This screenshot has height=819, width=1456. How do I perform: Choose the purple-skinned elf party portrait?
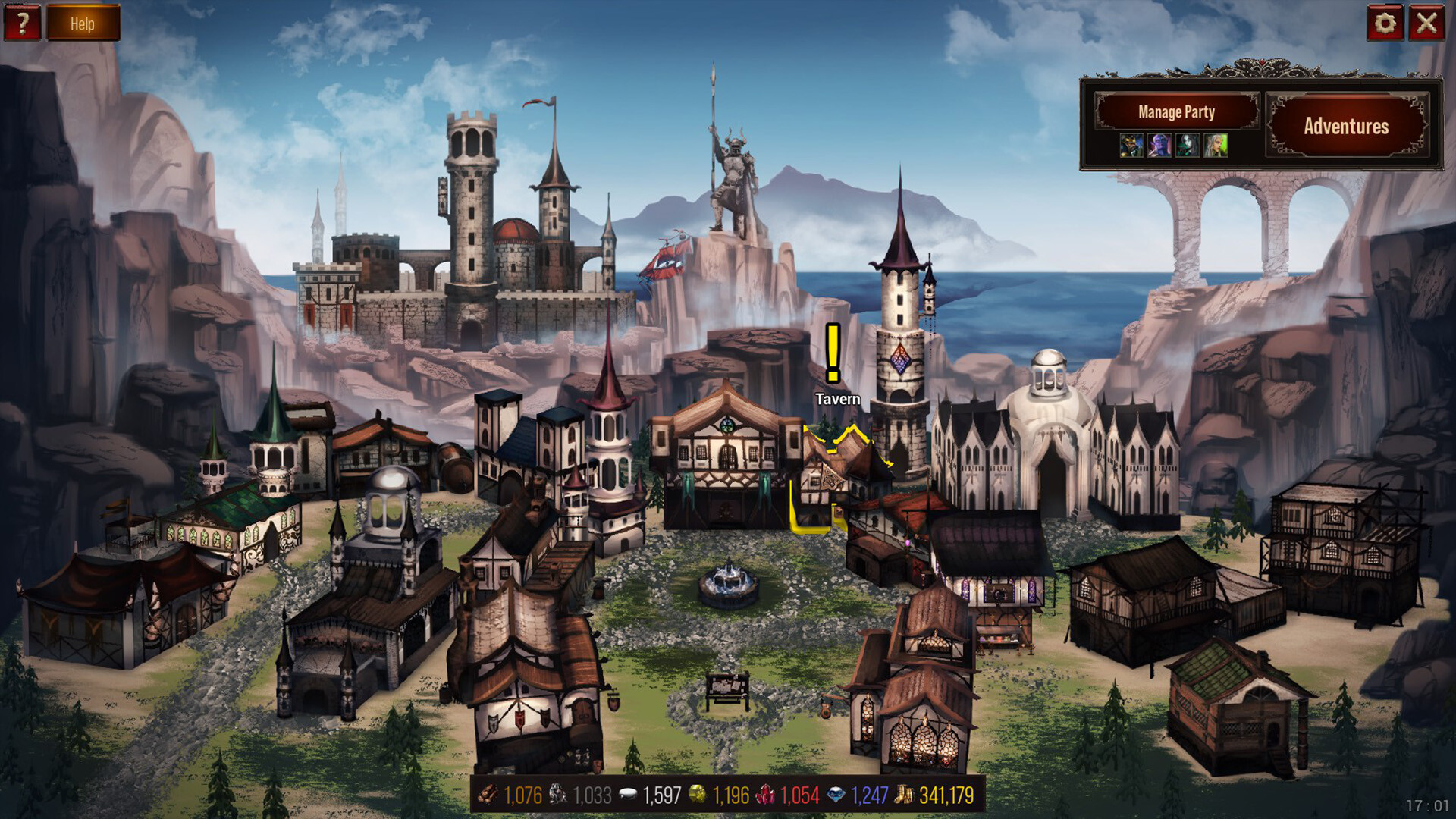1159,145
